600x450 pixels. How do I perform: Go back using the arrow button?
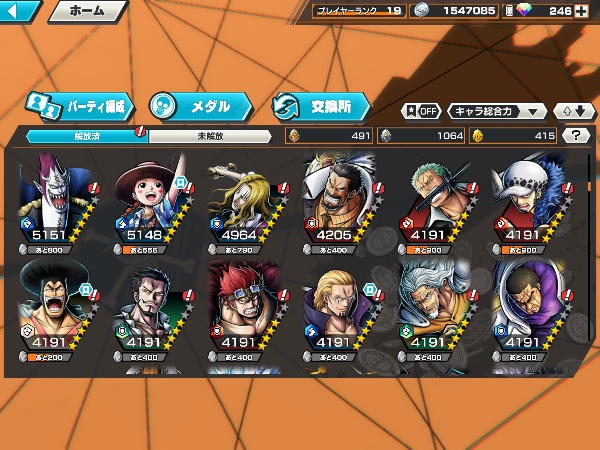coord(20,12)
